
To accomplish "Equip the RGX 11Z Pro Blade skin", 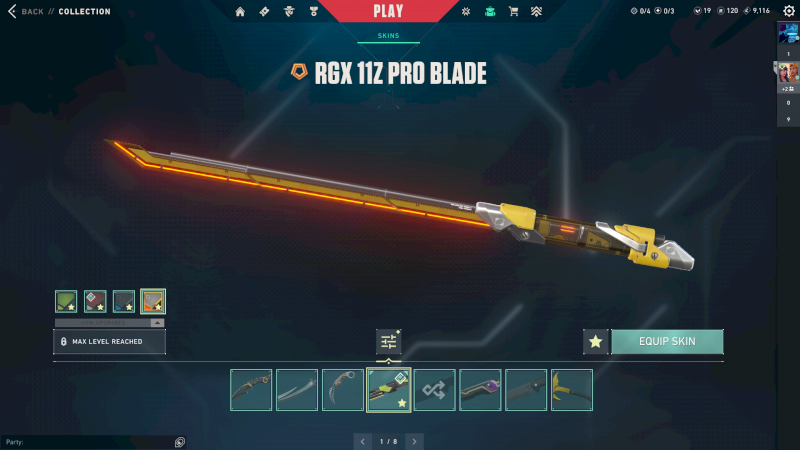I will coord(666,341).
